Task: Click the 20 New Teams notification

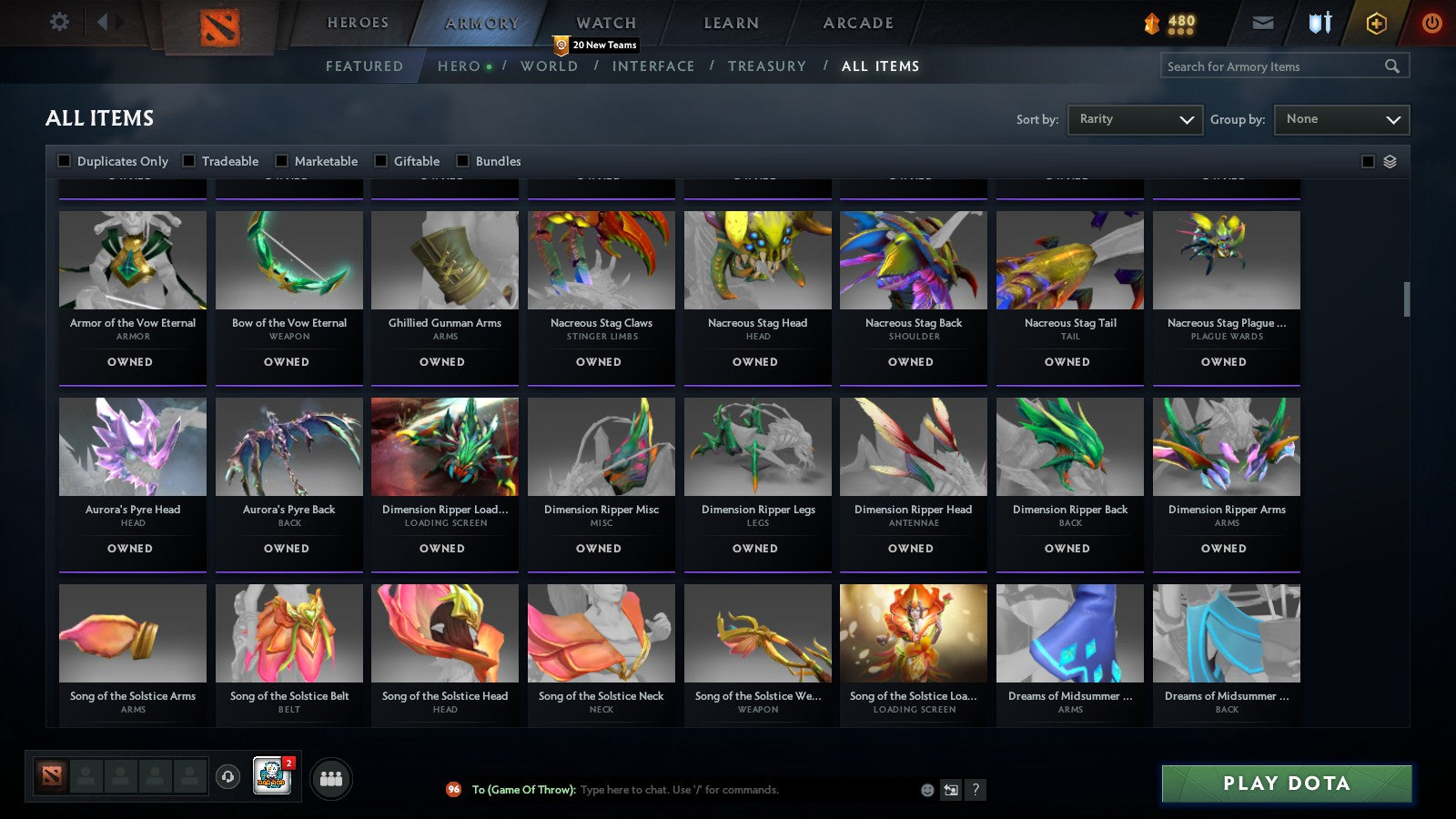Action: pos(595,43)
